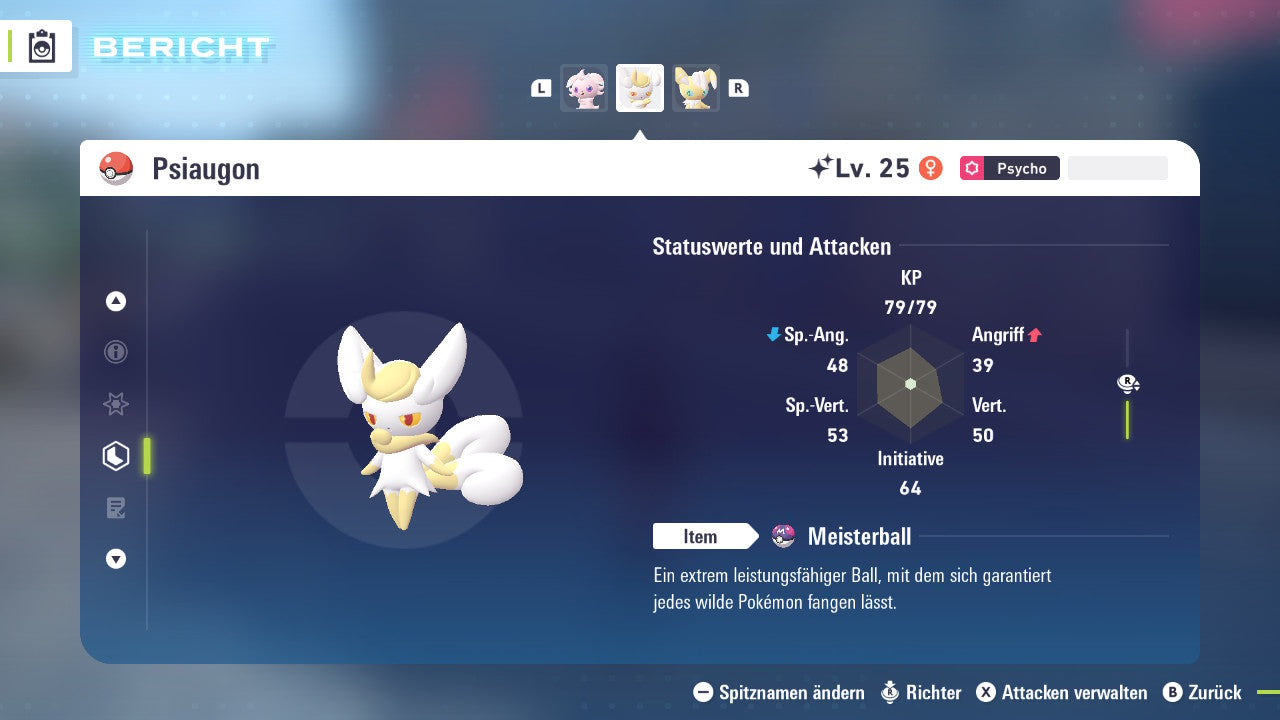Switch to the previous Pokémon Psiau
The height and width of the screenshot is (720, 1280).
tap(584, 88)
